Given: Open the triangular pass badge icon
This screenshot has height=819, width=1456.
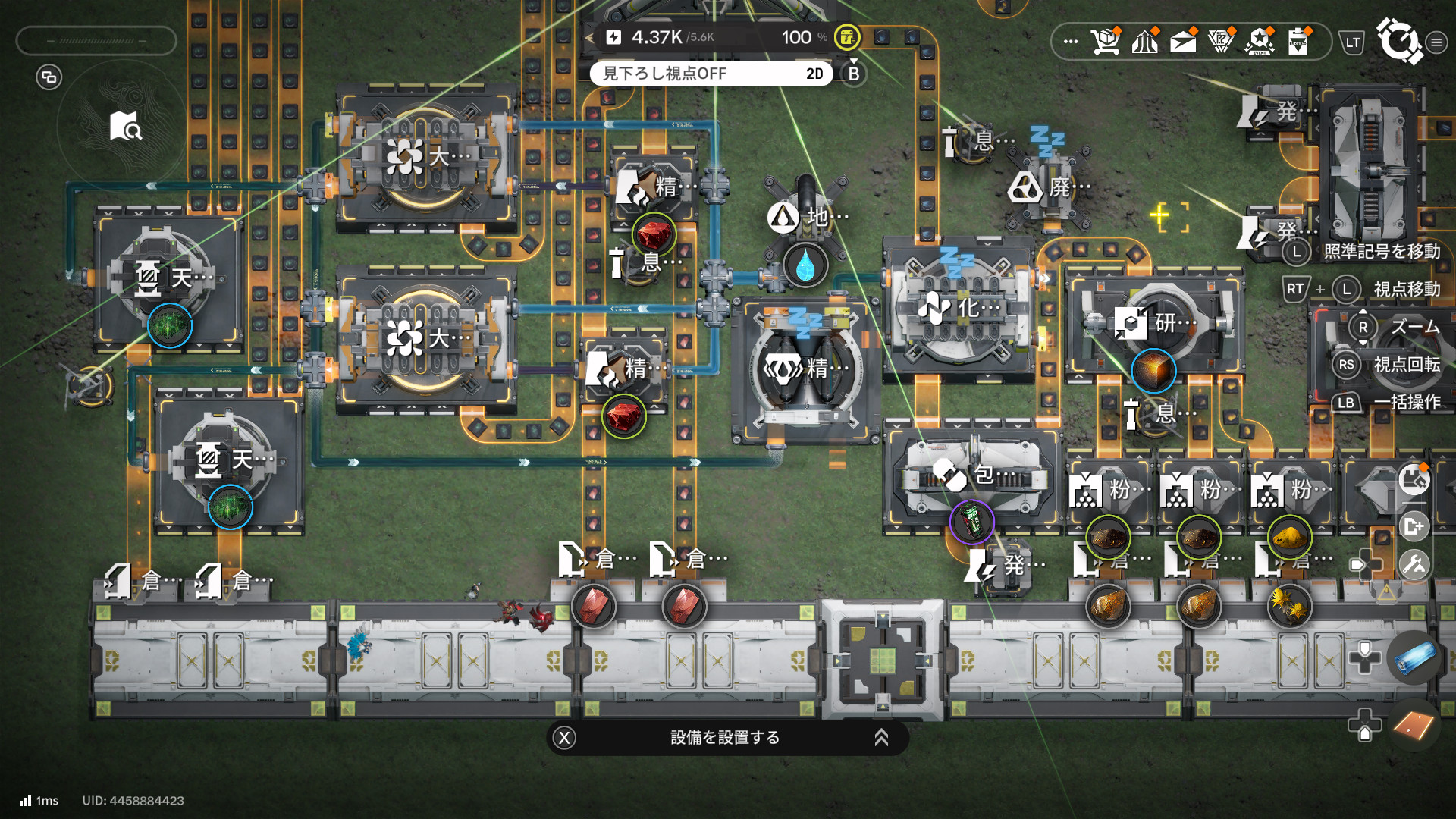Looking at the screenshot, I should click(1221, 42).
